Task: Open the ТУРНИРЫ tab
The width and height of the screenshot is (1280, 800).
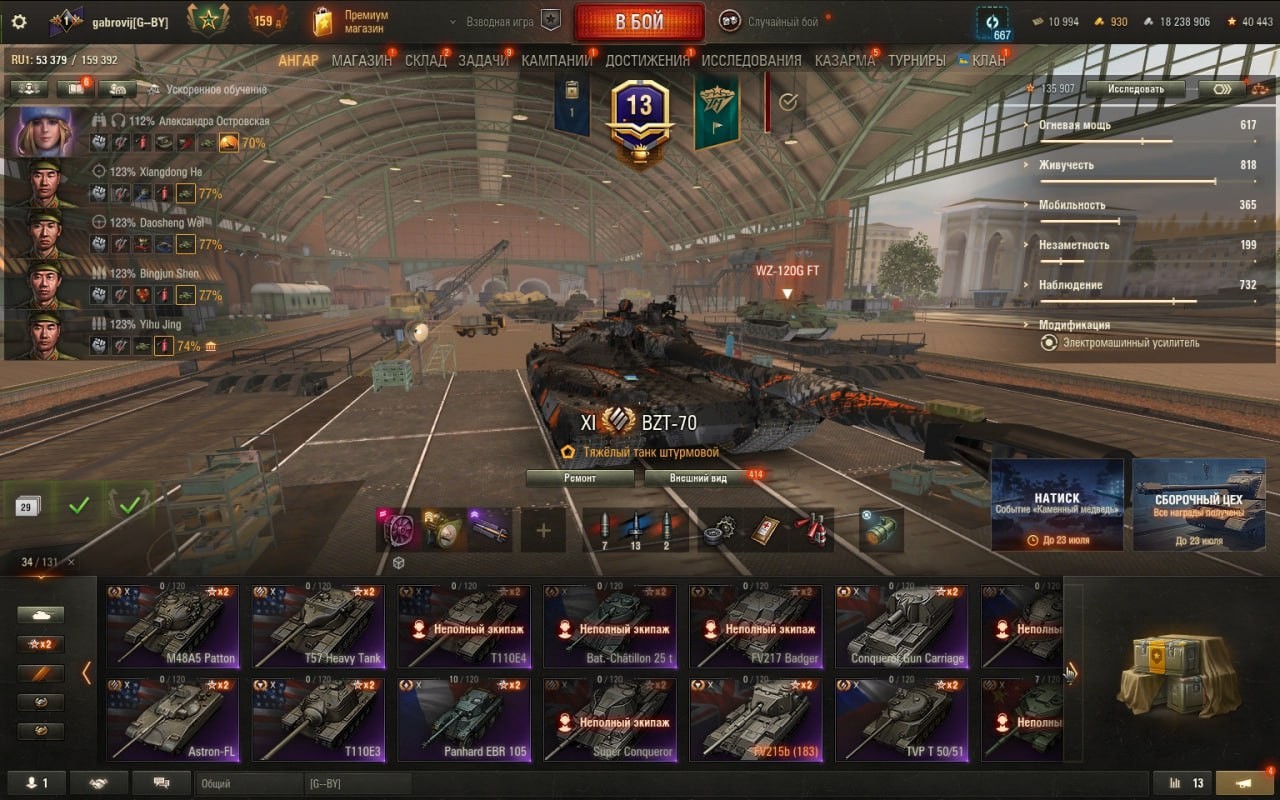Action: tap(916, 60)
